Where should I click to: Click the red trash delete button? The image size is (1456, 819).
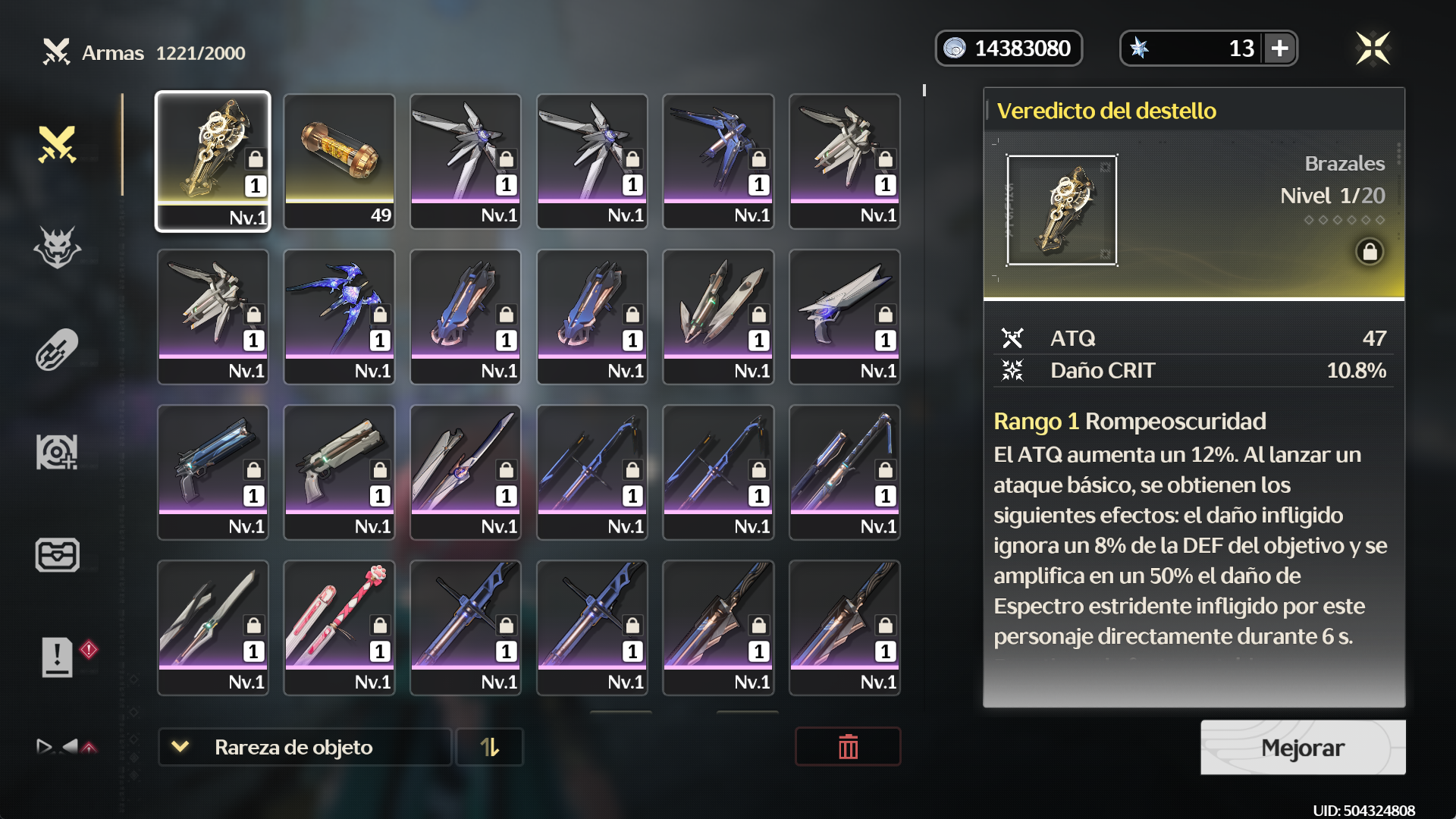[x=848, y=747]
